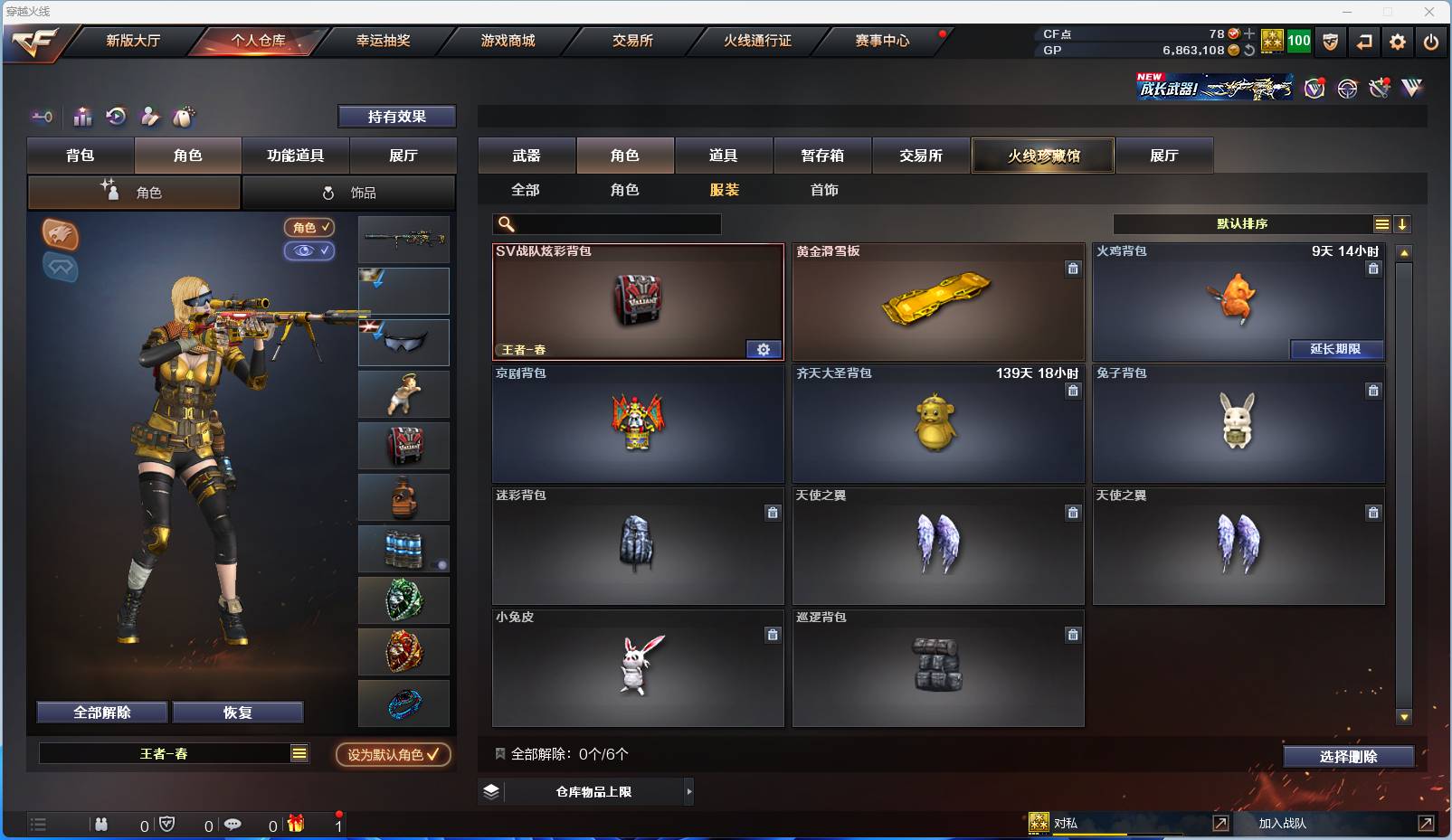Open the 幸运抽奖 menu item
Image resolution: width=1452 pixels, height=840 pixels.
[x=384, y=41]
